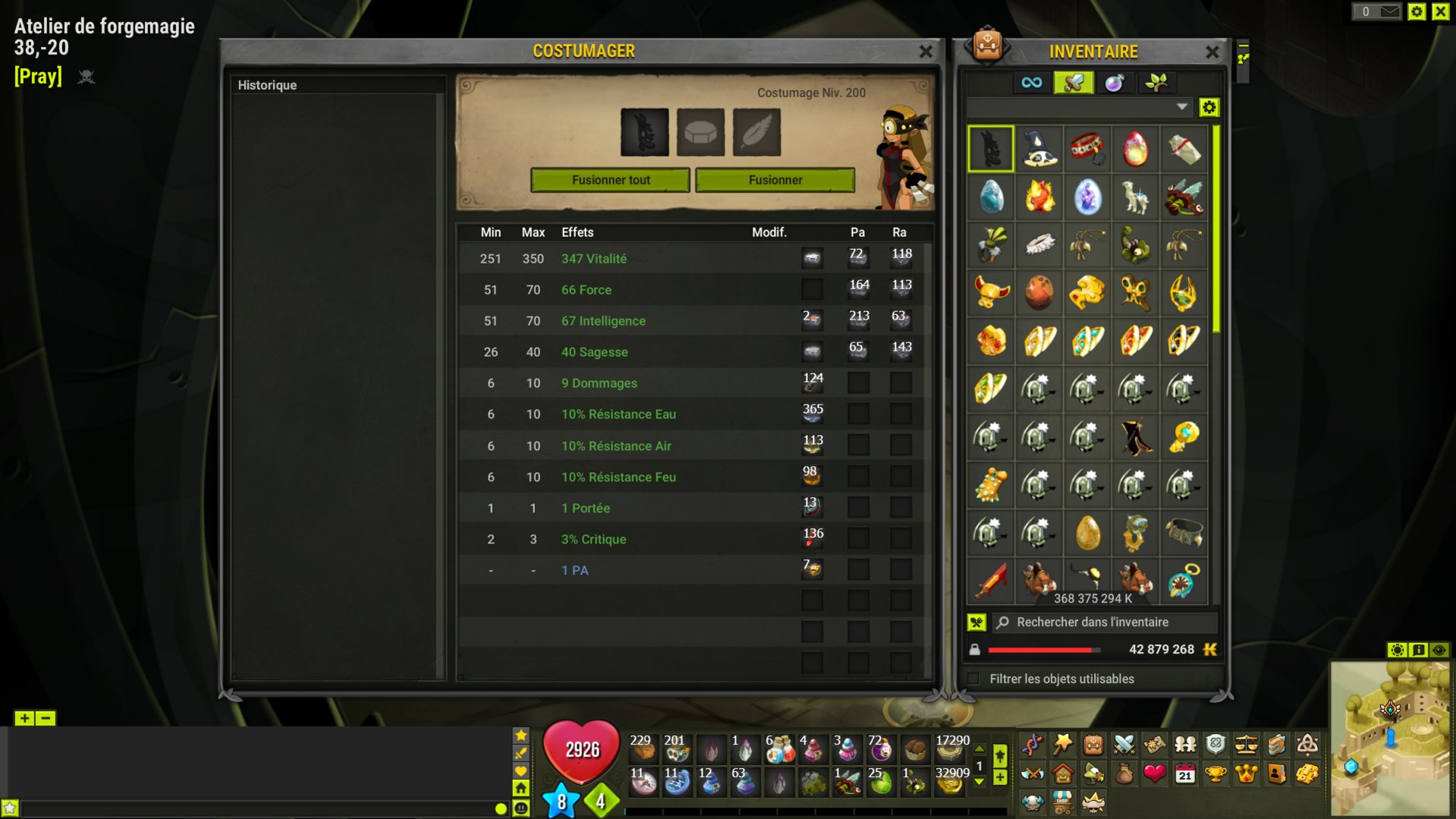Open the calendar icon in the menu bar
The height and width of the screenshot is (819, 1456).
tap(1184, 774)
